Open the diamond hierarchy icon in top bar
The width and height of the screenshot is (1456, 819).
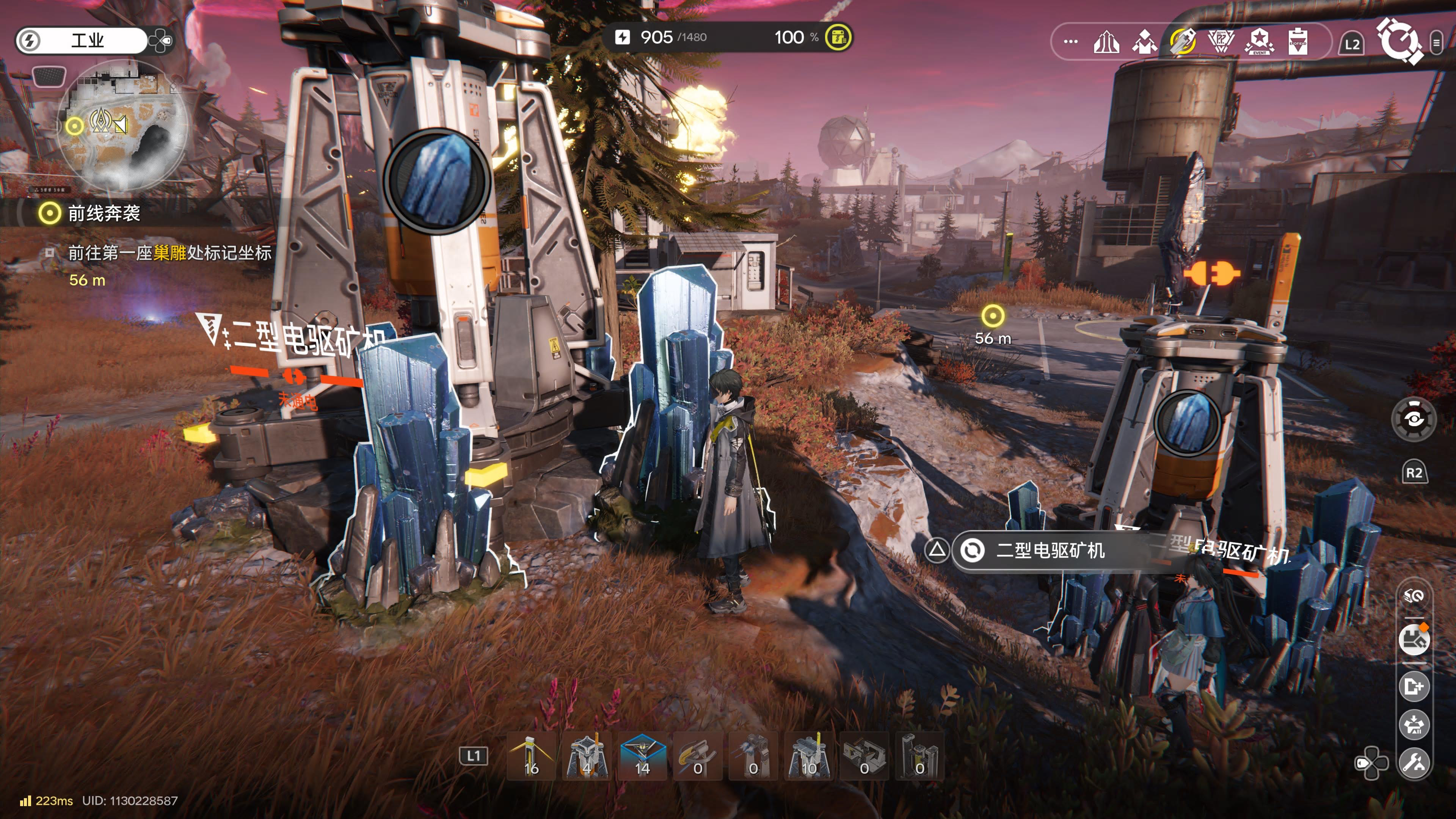[x=1145, y=41]
